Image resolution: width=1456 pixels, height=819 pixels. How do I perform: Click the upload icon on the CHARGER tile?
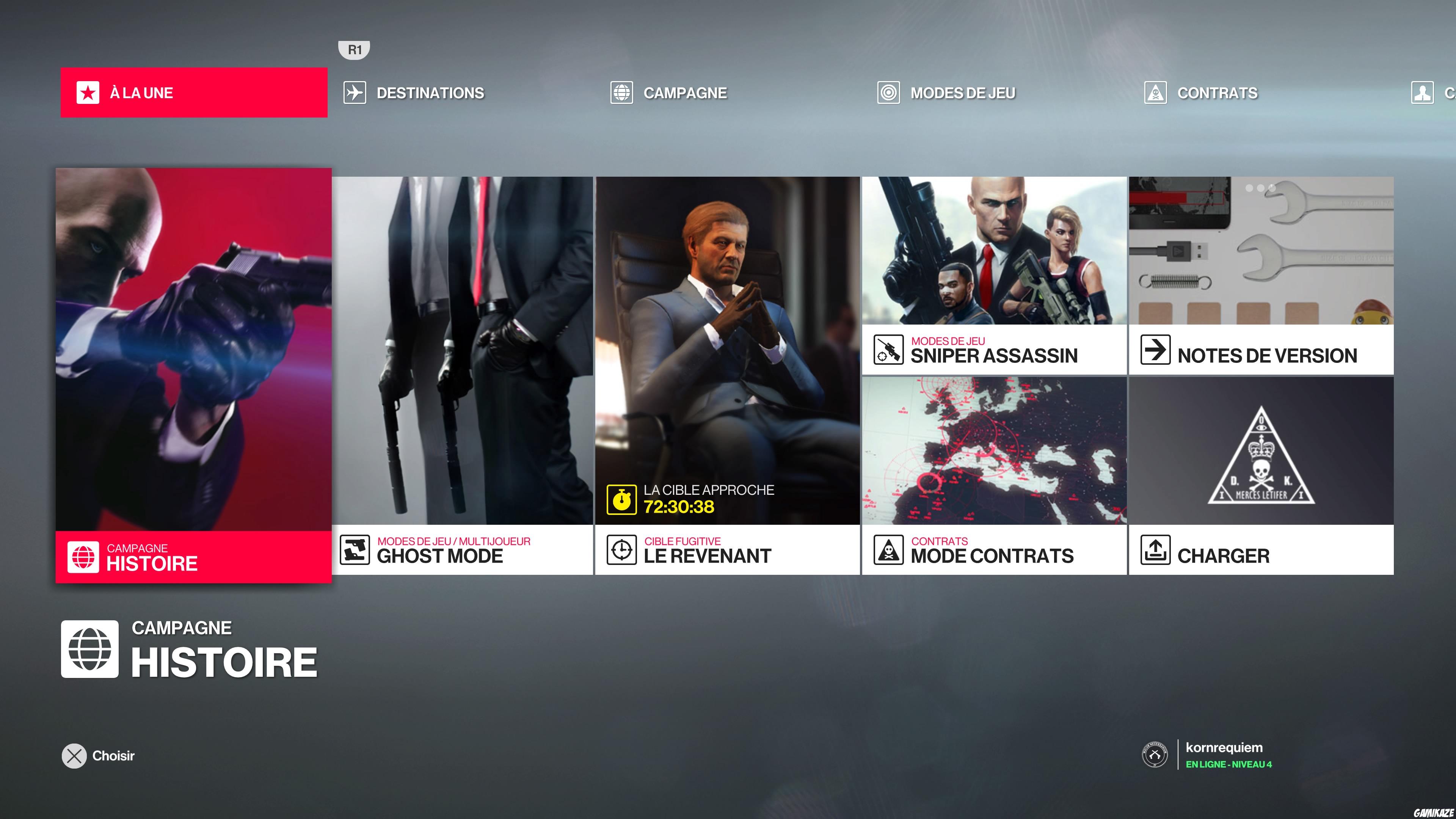pyautogui.click(x=1155, y=552)
